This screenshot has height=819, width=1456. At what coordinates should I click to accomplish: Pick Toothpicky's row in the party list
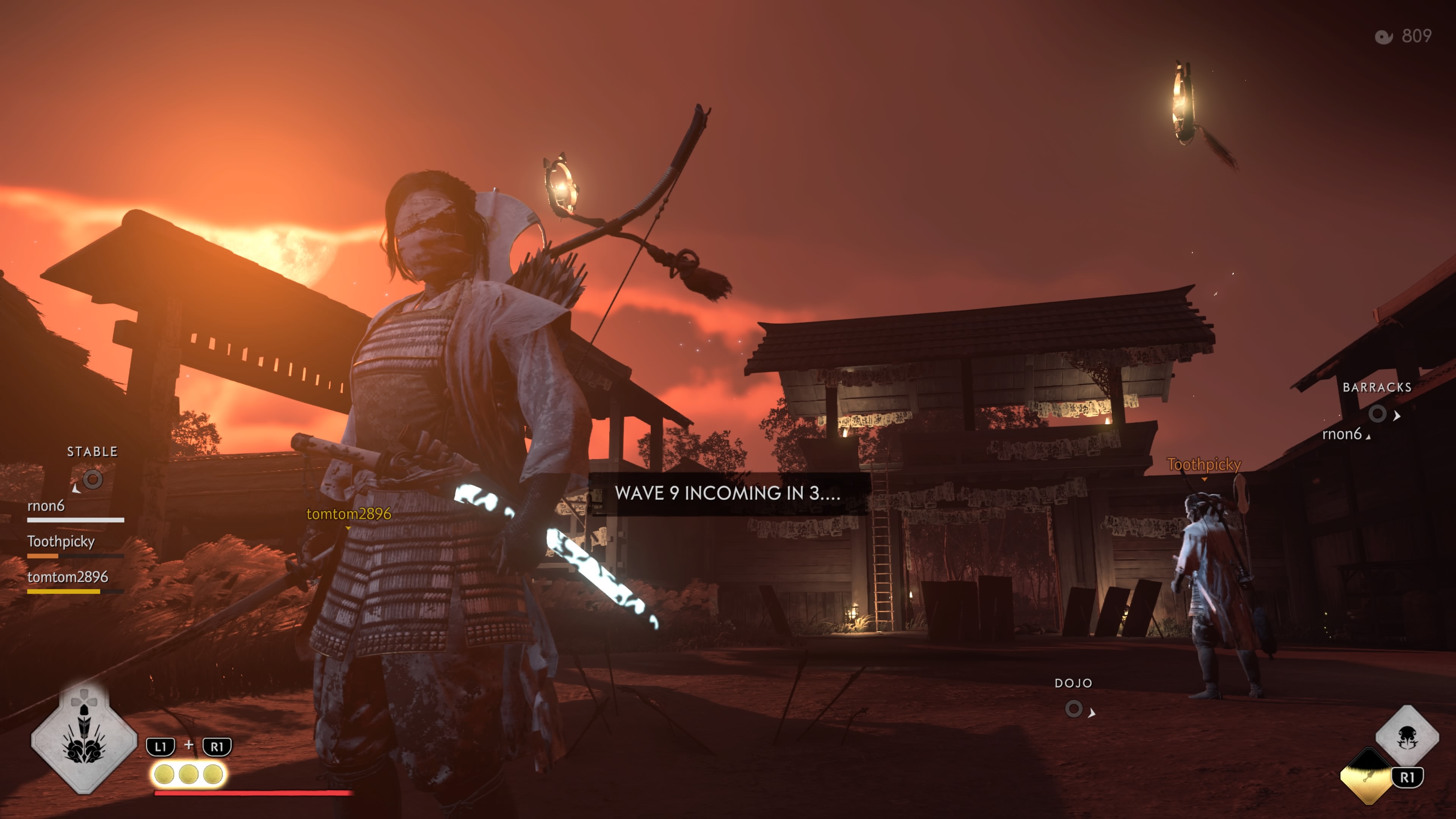coord(61,541)
